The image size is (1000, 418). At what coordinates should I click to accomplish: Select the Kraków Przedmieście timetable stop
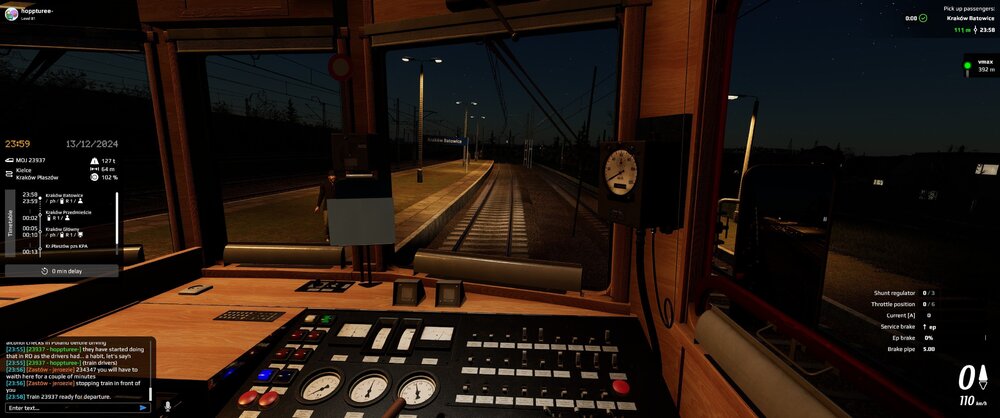pyautogui.click(x=68, y=214)
